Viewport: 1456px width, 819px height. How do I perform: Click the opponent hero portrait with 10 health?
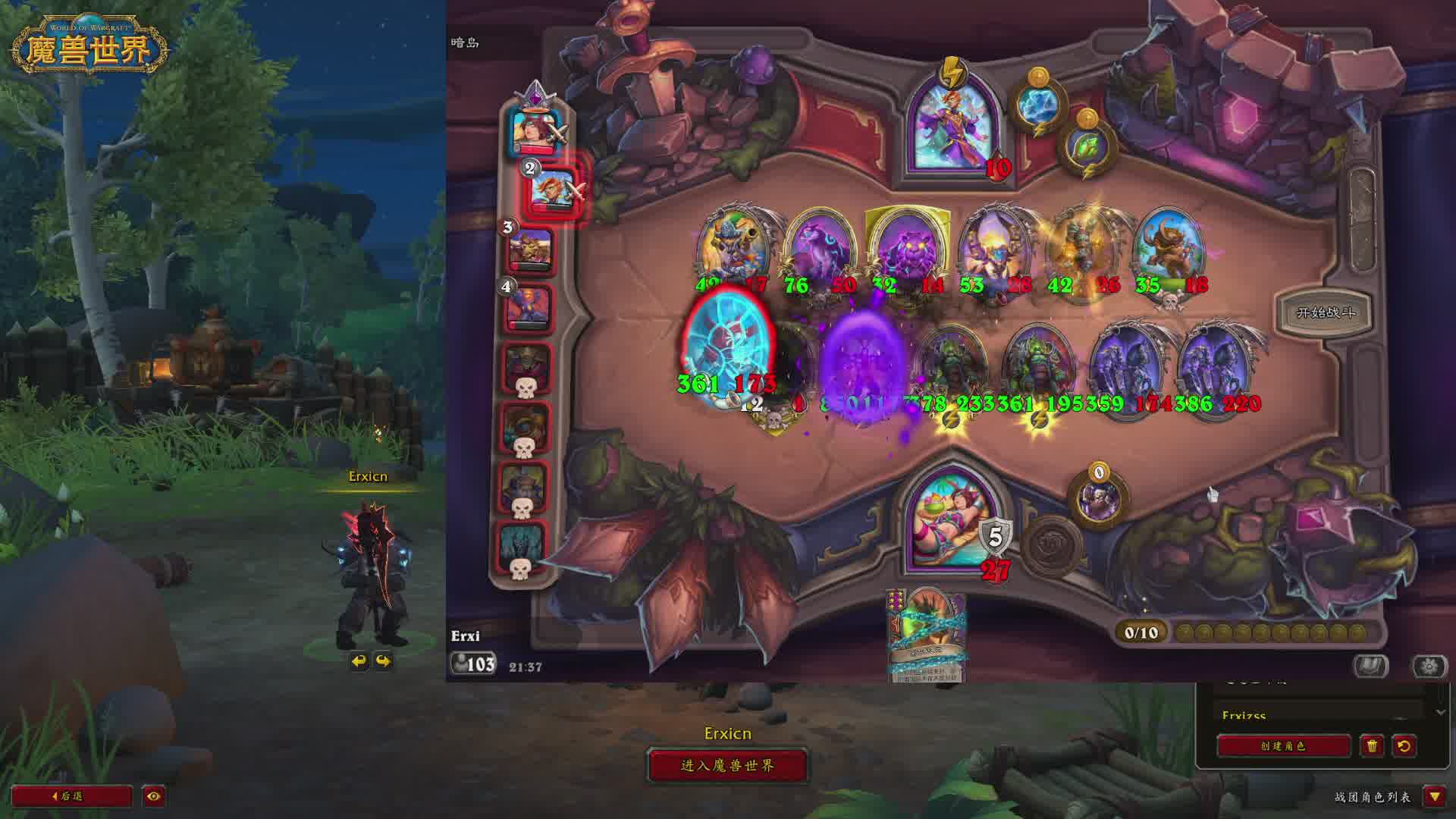click(952, 129)
